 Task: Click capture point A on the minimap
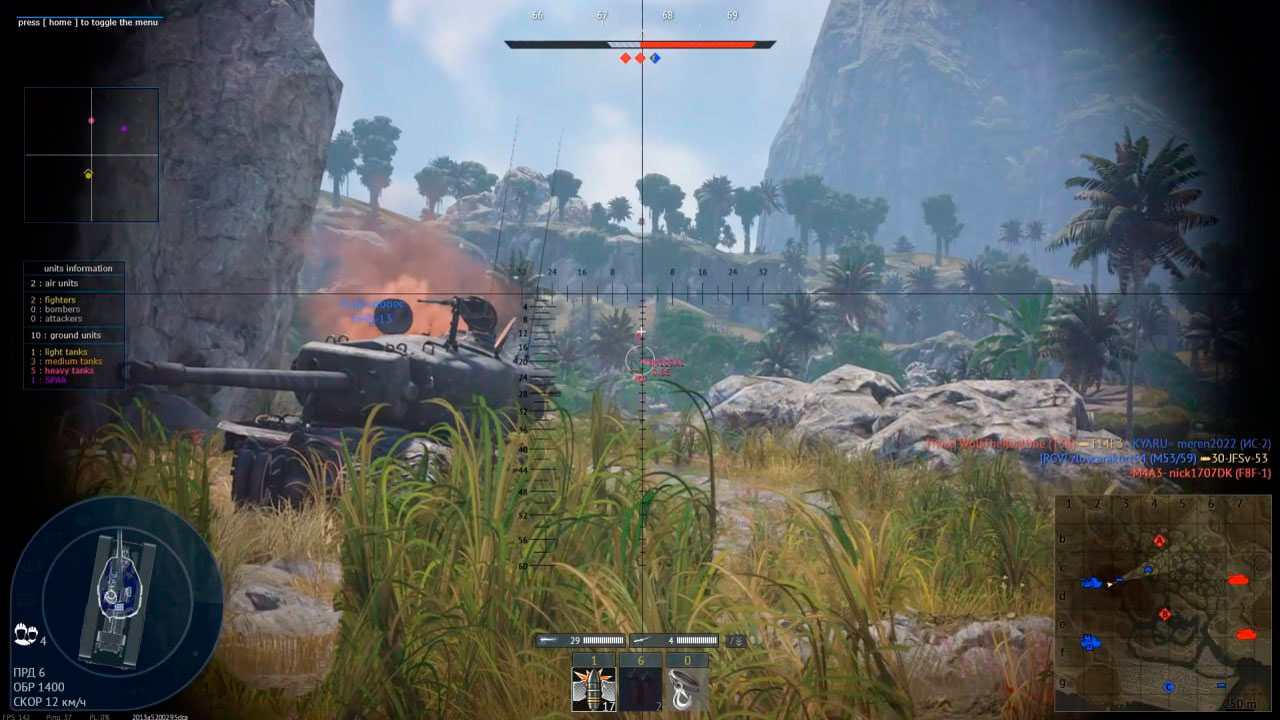click(x=1160, y=541)
